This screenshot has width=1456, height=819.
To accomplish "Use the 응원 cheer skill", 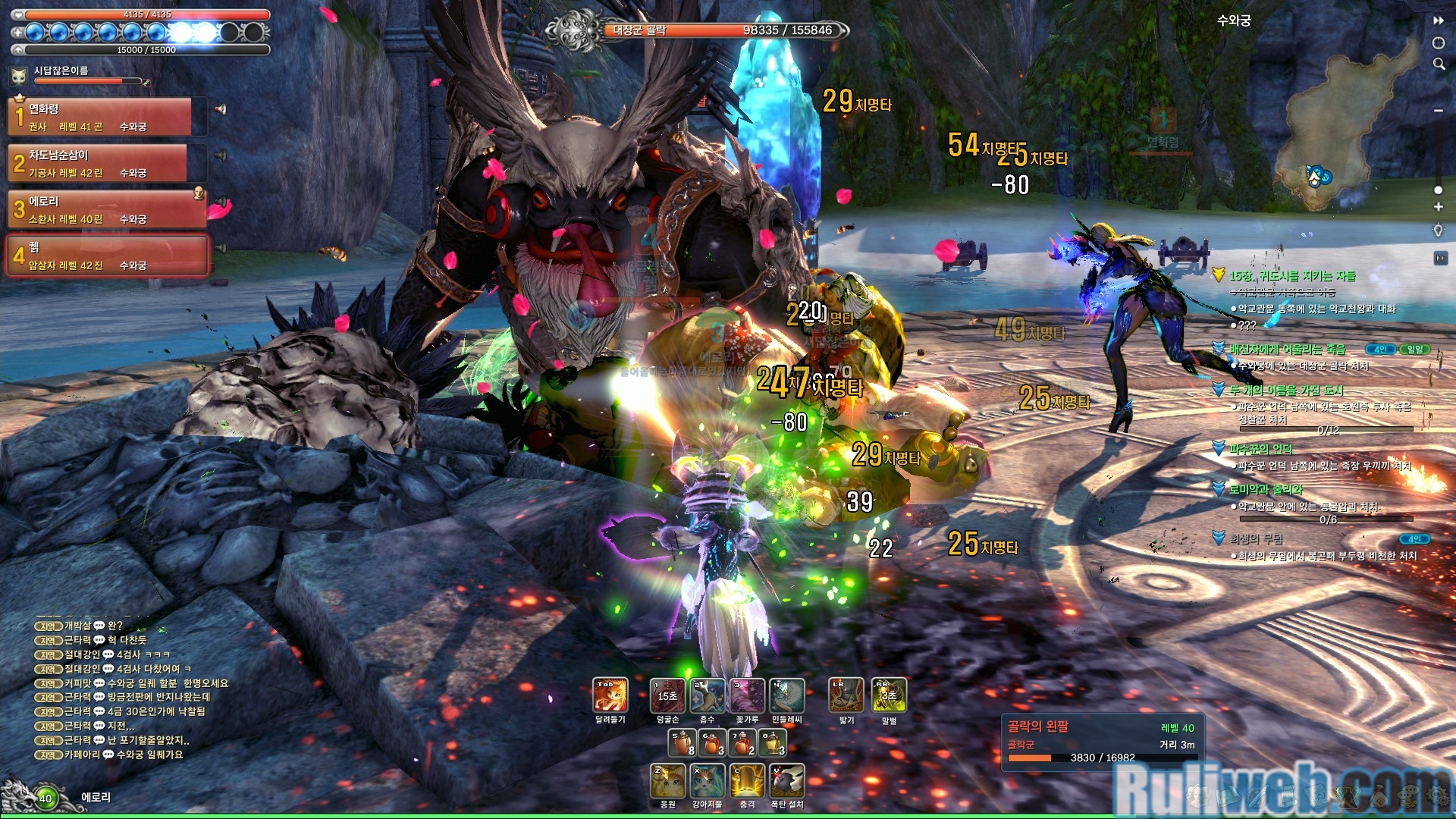I will pos(668,781).
